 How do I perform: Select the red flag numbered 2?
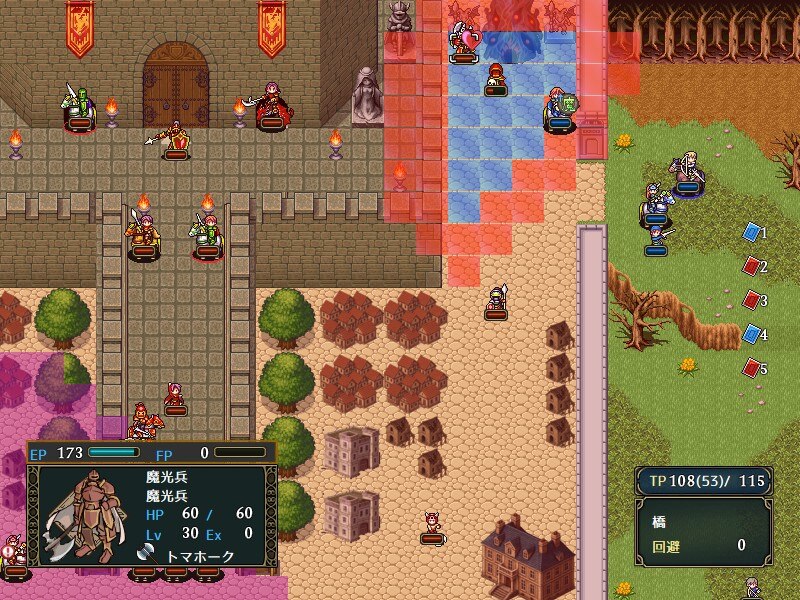click(751, 266)
